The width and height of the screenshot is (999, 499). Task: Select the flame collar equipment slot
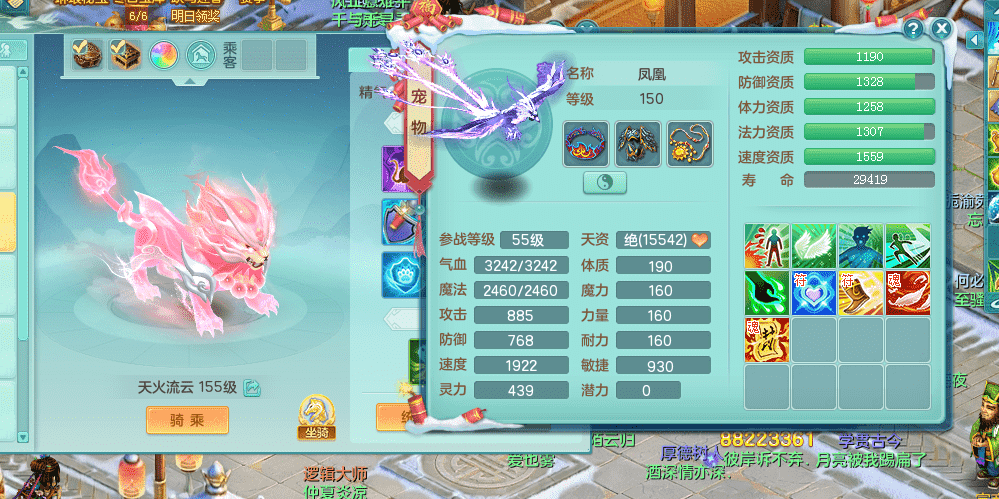click(585, 143)
